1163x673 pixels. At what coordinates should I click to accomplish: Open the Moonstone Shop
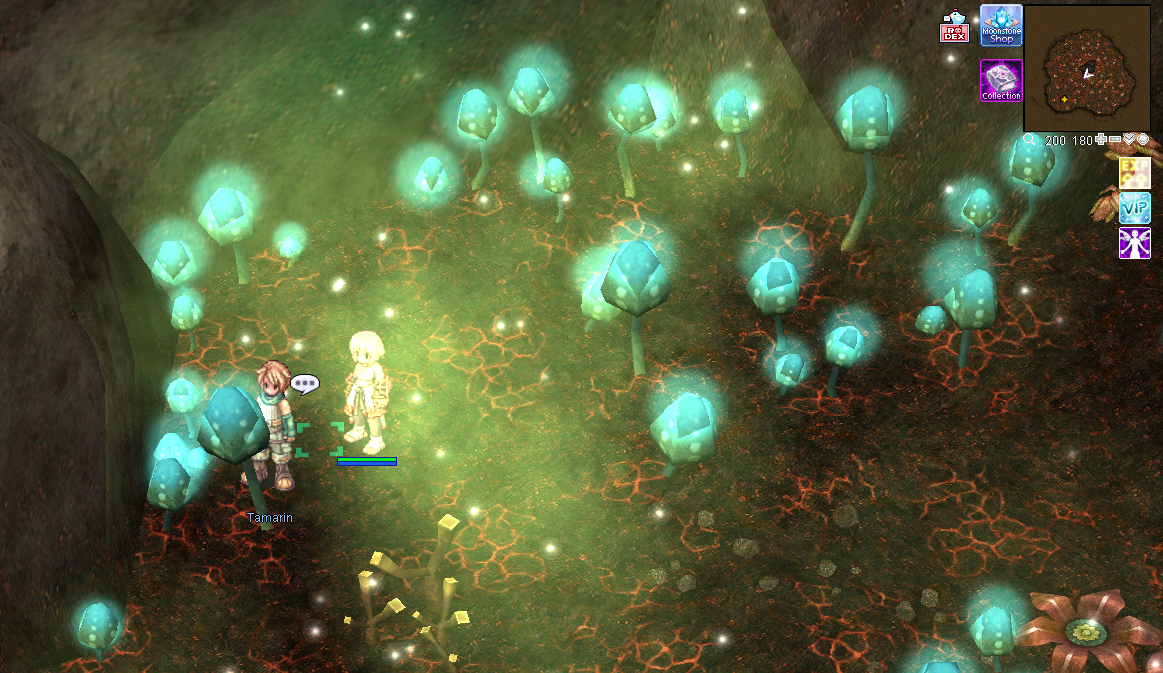click(x=1001, y=25)
